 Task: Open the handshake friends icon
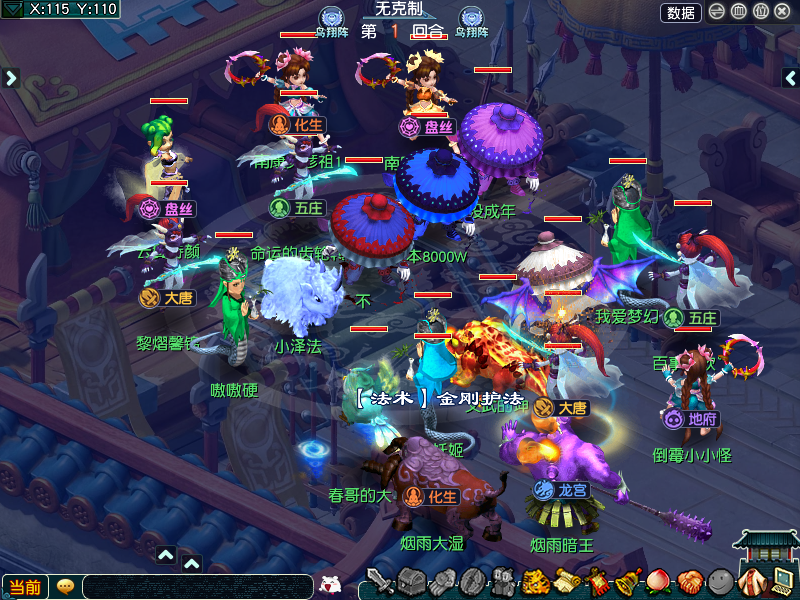click(x=689, y=581)
